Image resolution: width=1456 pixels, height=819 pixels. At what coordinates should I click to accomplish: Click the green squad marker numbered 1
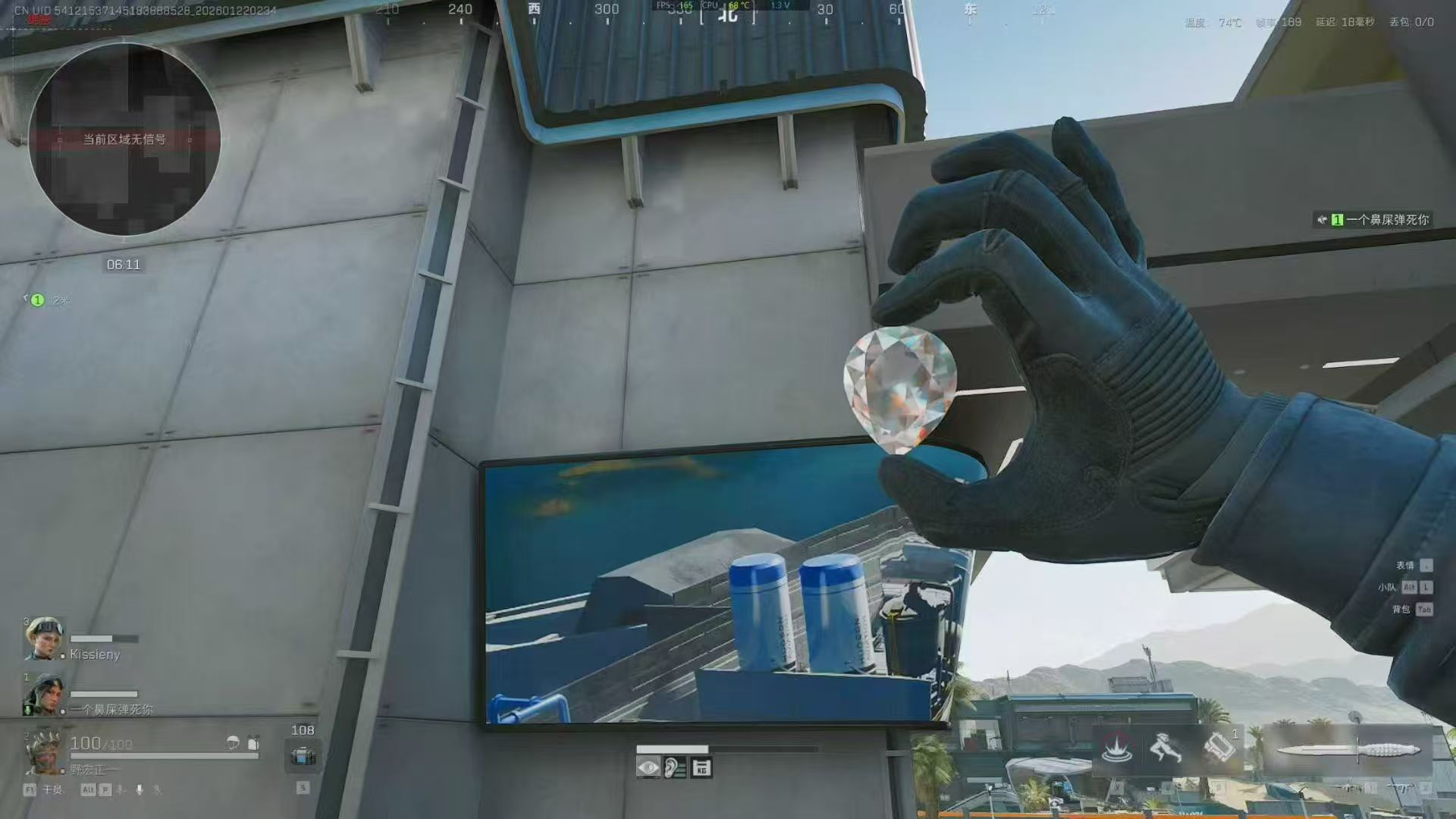[37, 300]
